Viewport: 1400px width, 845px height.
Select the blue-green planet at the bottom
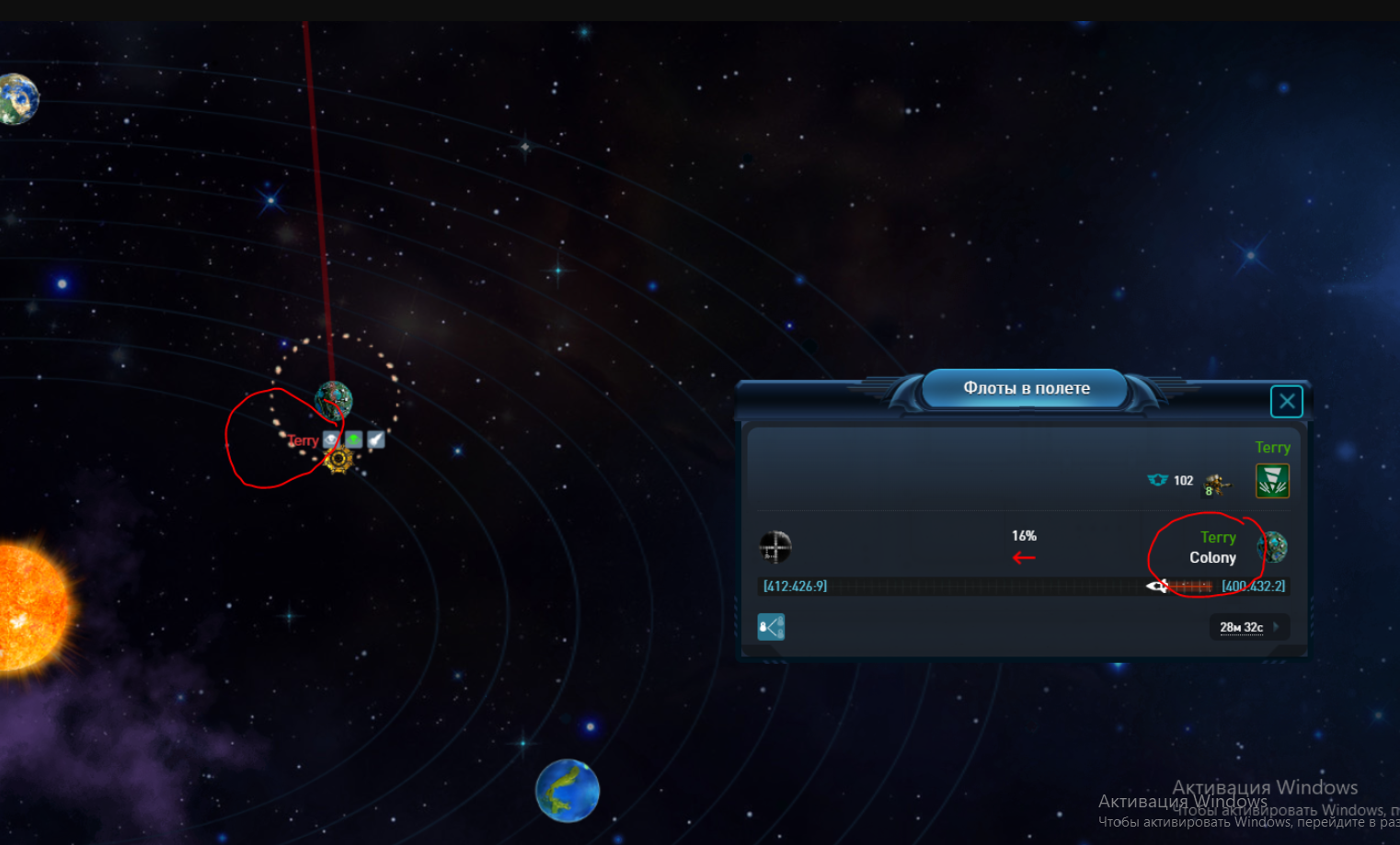click(x=568, y=790)
